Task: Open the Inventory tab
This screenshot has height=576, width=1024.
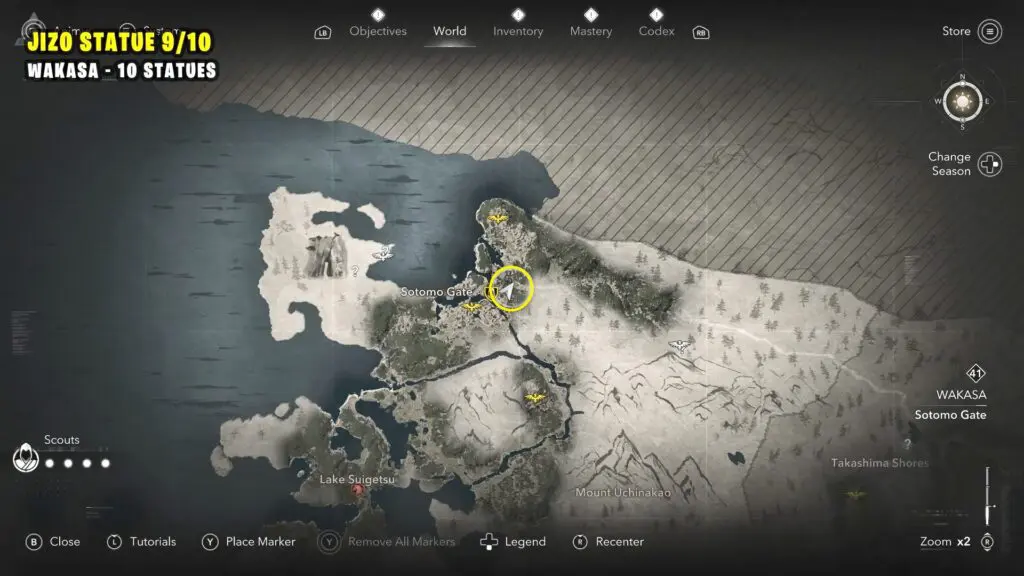Action: 518,31
